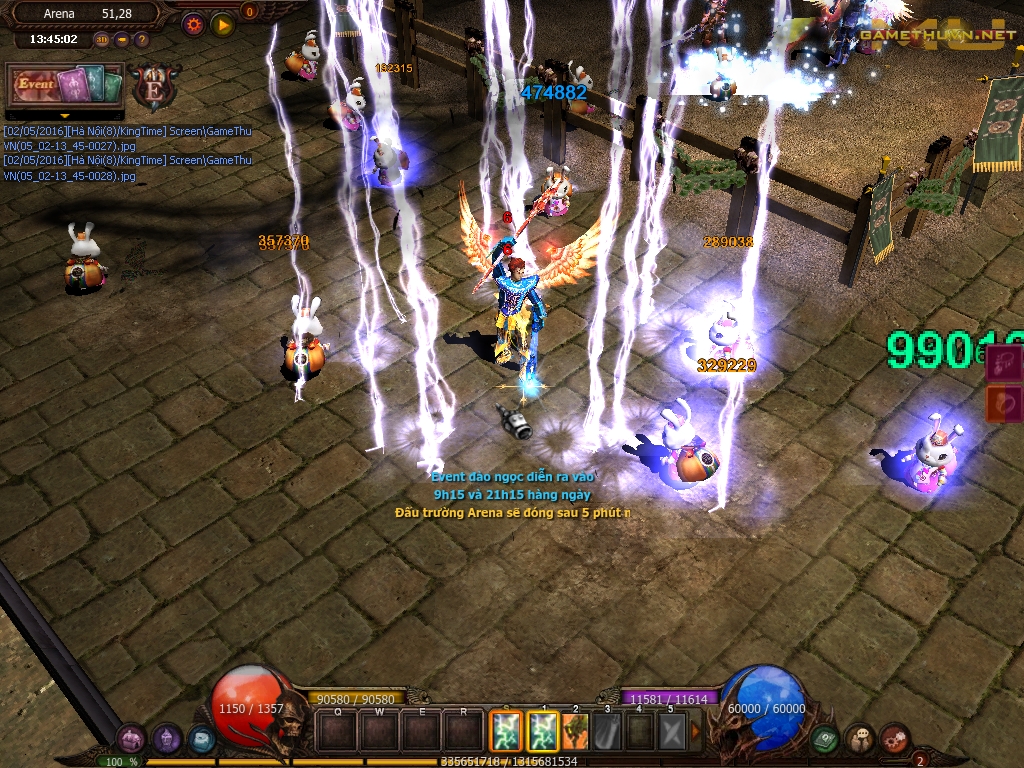Open the purple knight helmet icon
The width and height of the screenshot is (1024, 768).
point(167,739)
